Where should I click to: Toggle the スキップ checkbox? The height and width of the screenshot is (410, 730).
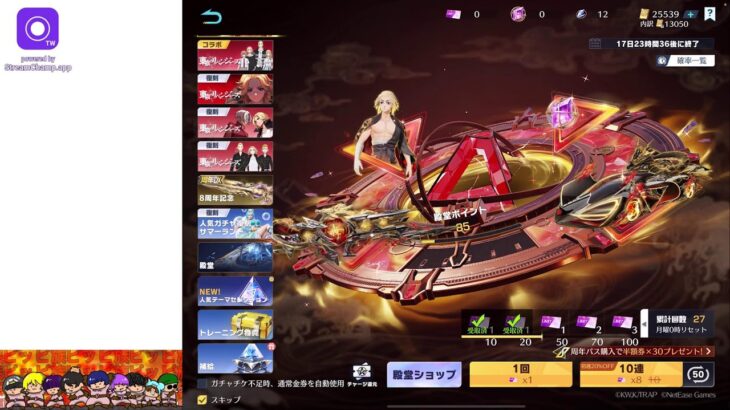[x=203, y=399]
